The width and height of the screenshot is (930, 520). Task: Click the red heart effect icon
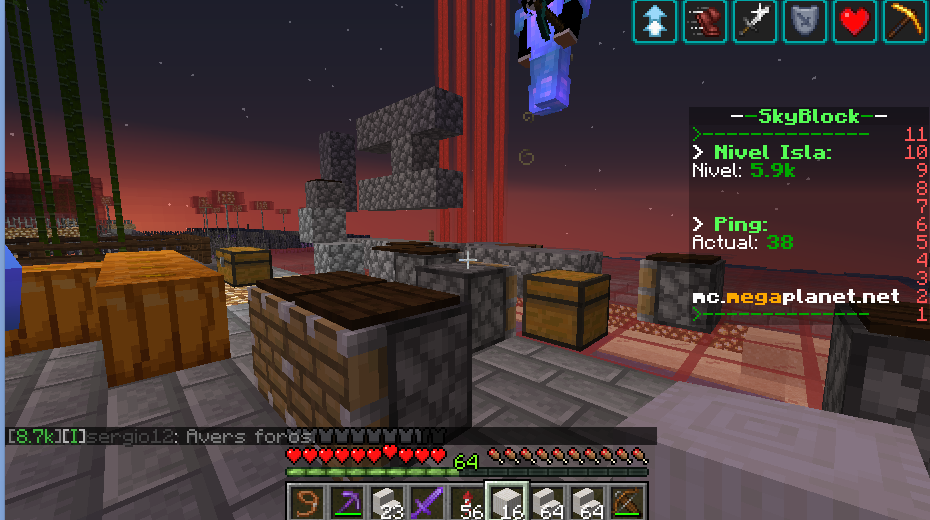[855, 21]
